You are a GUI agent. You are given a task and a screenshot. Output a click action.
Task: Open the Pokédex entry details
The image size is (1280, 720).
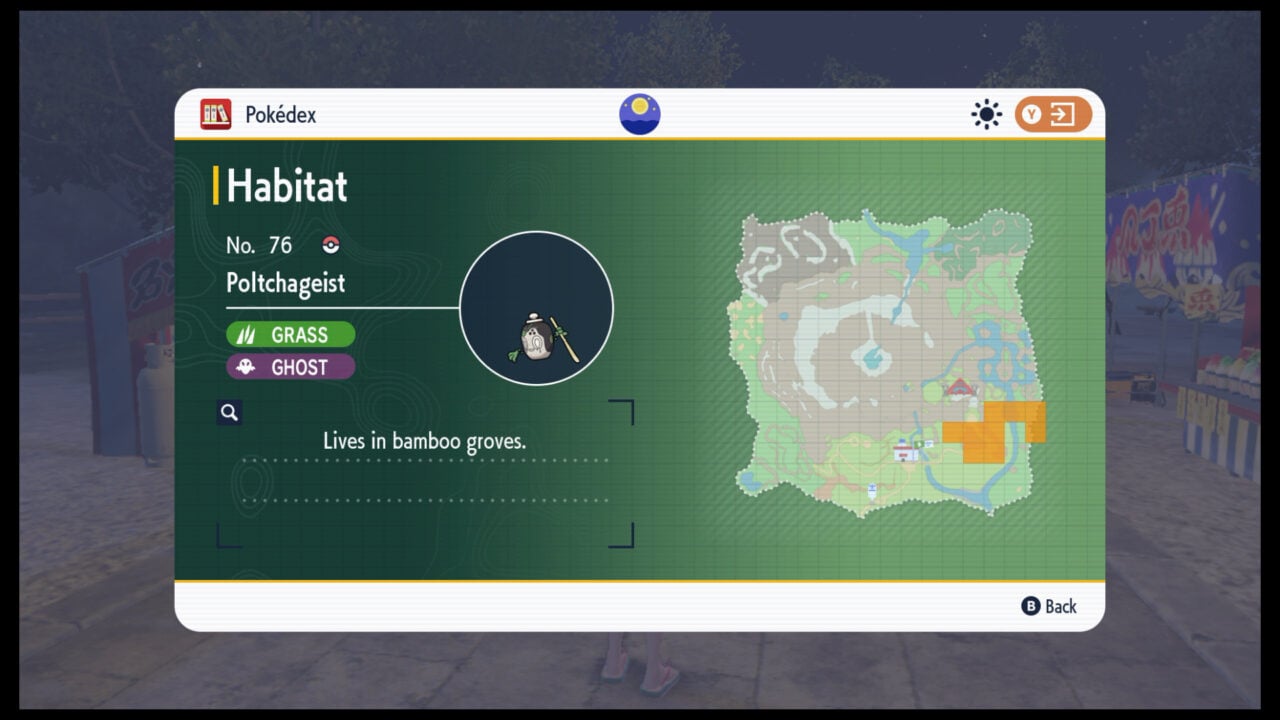point(284,284)
